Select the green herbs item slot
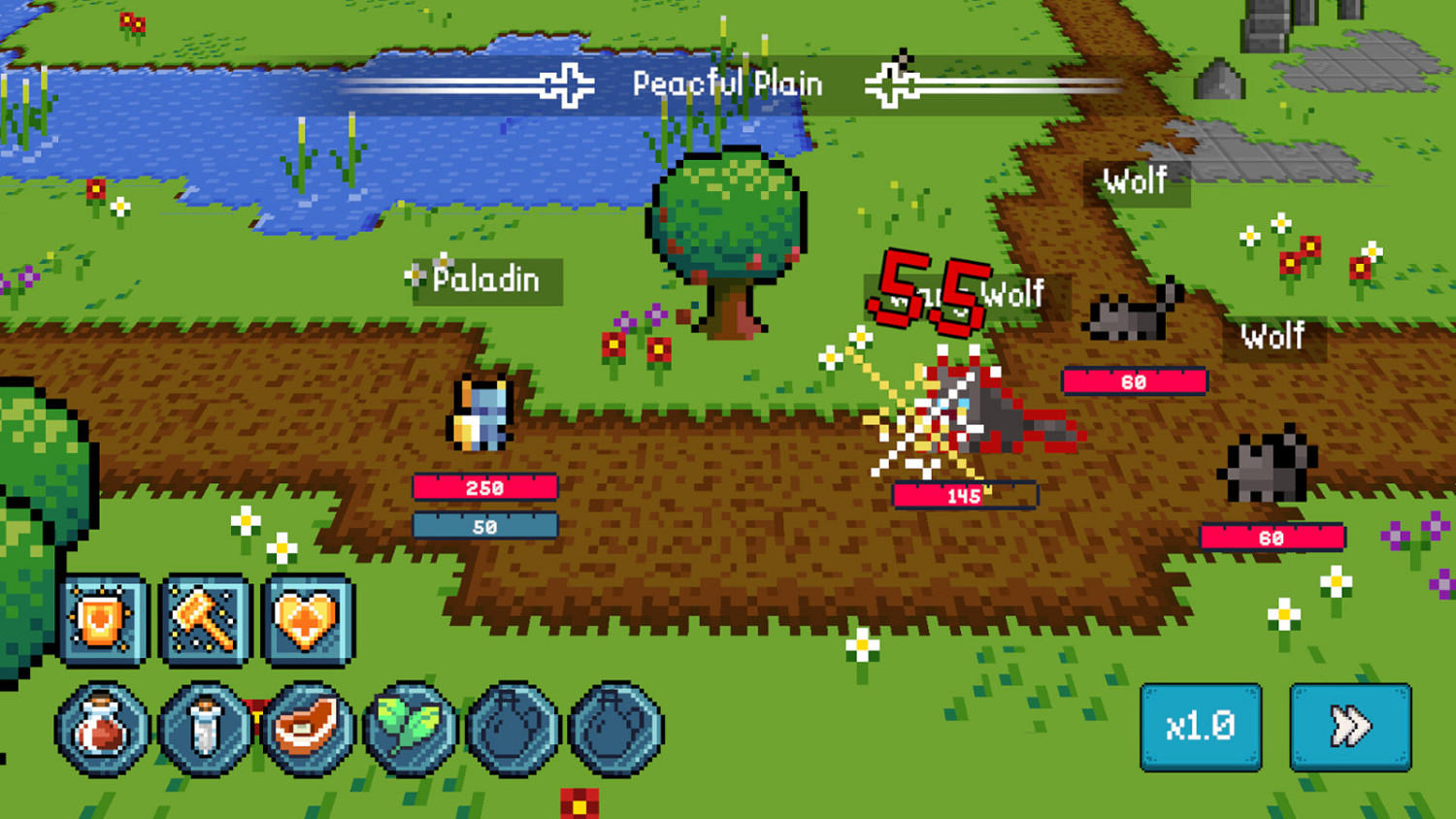Viewport: 1456px width, 819px height. click(x=412, y=725)
